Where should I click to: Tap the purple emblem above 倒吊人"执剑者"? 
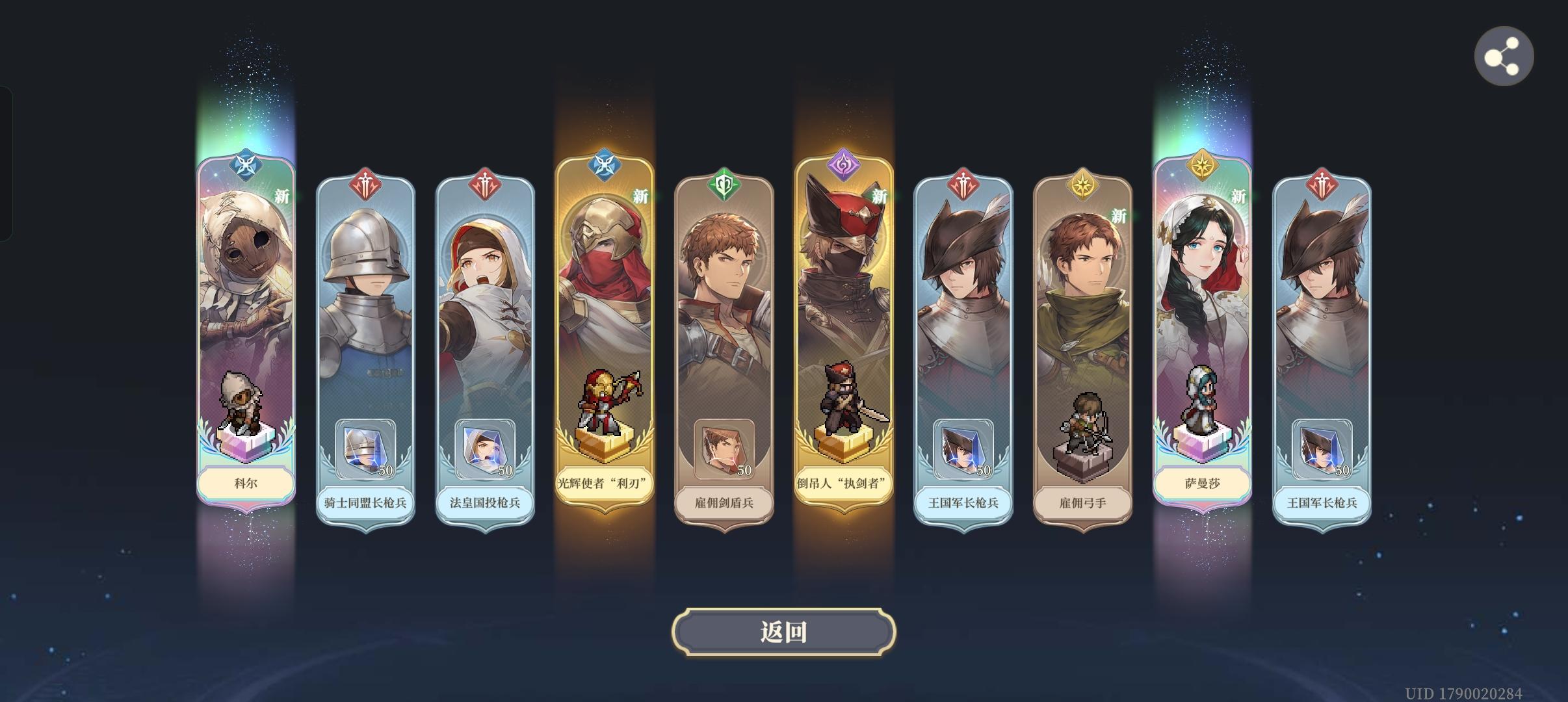[843, 164]
